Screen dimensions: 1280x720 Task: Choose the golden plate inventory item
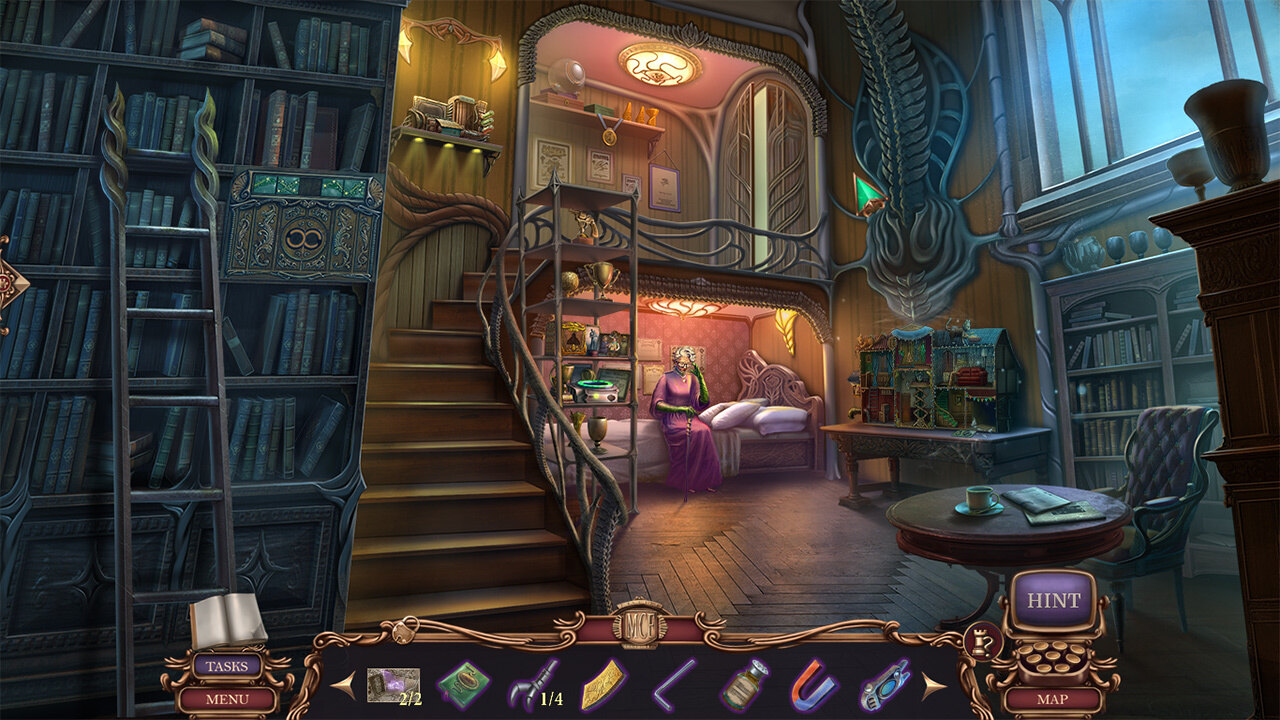point(604,686)
